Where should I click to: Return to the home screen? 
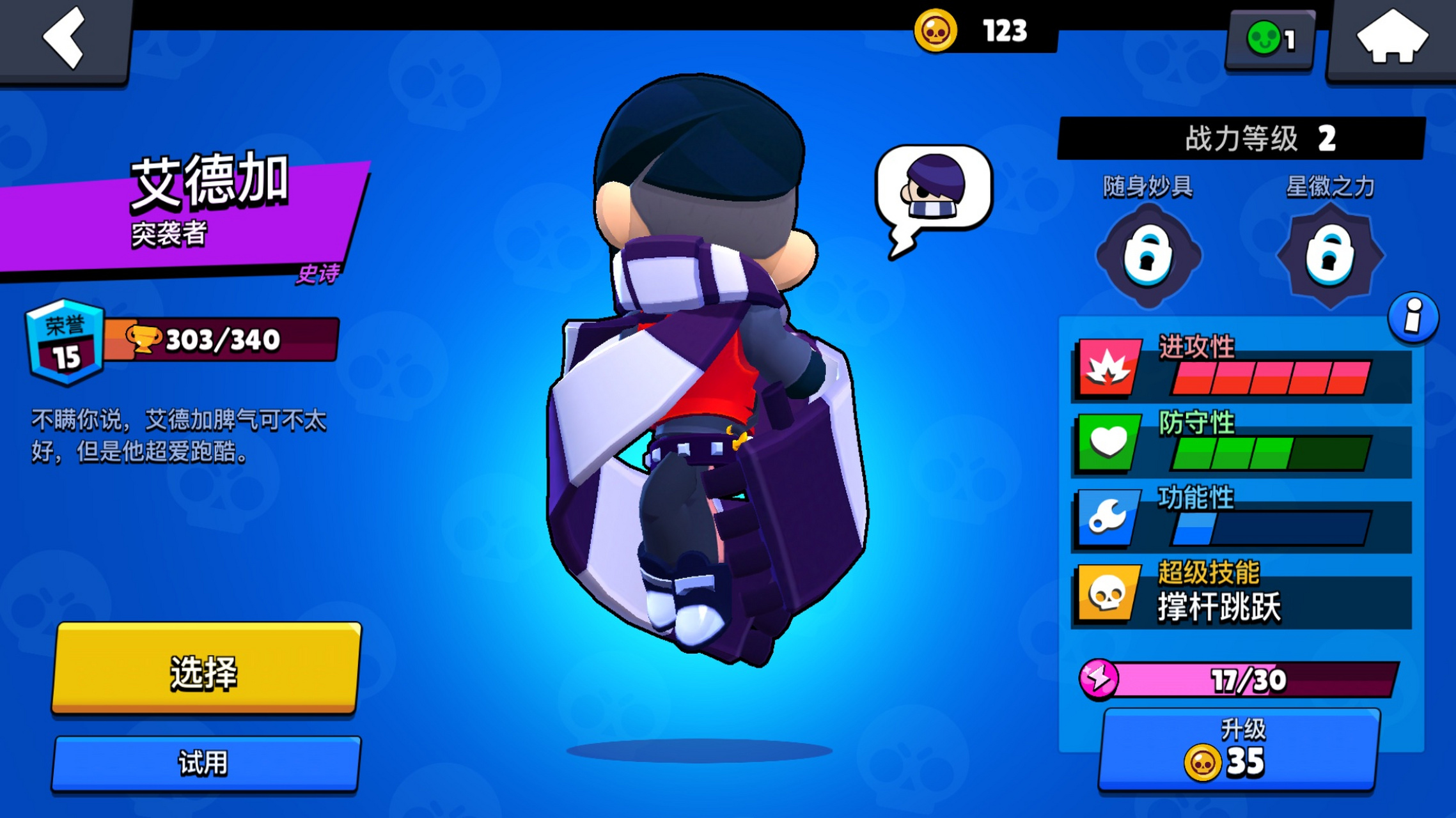click(x=1391, y=40)
